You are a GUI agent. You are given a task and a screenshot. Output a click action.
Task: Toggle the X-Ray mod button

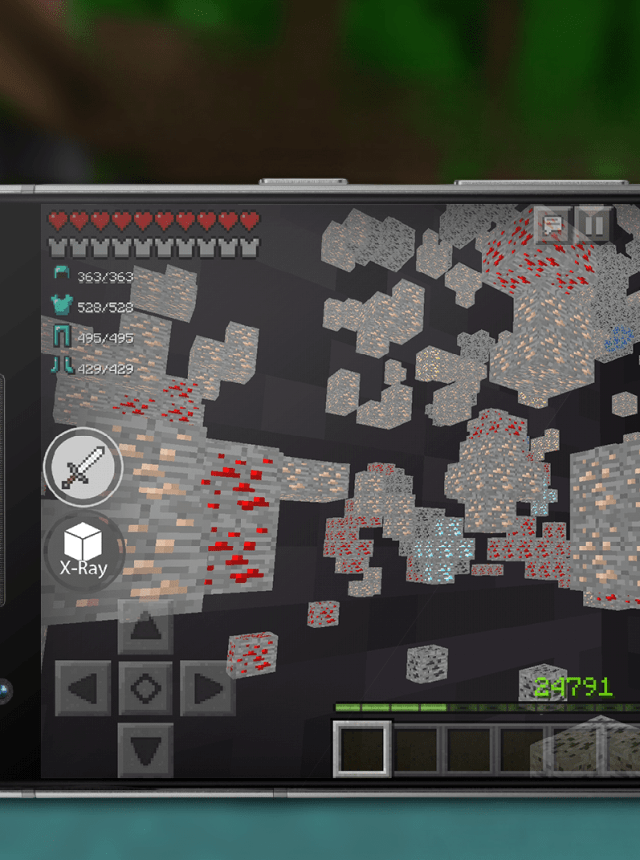click(x=84, y=553)
